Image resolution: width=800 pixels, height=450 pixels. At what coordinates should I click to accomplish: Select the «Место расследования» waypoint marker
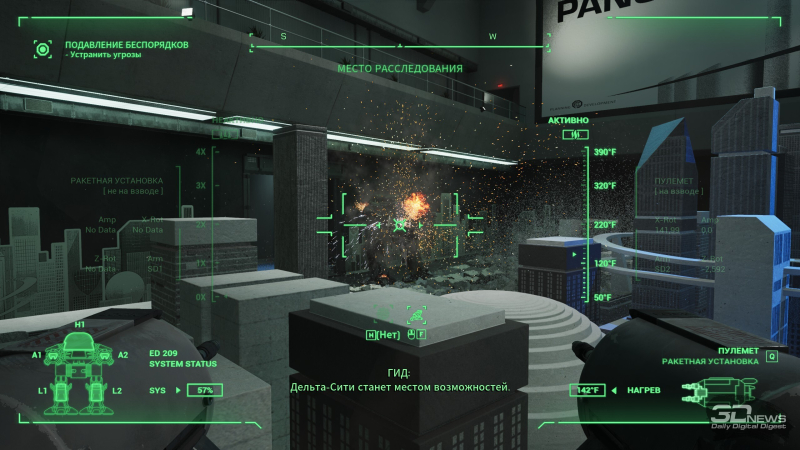click(x=399, y=69)
